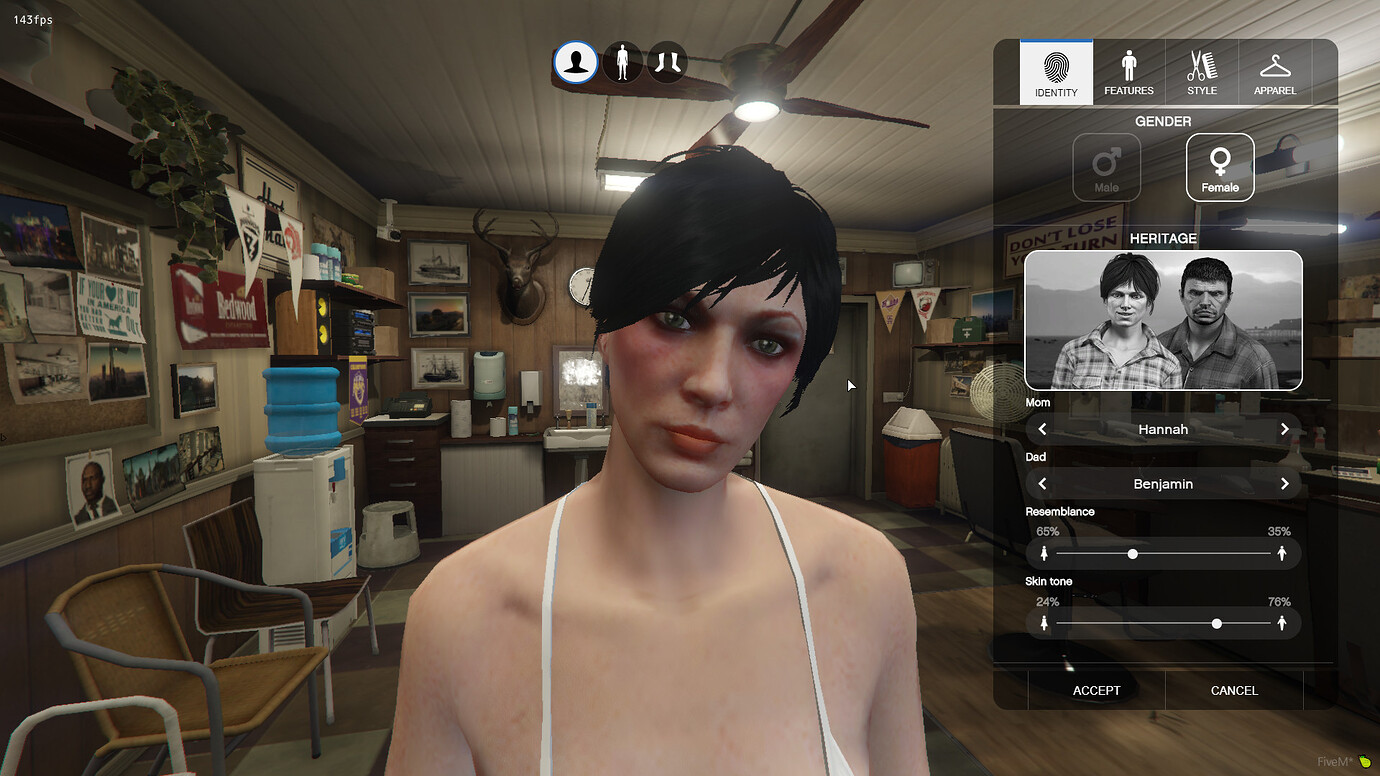This screenshot has height=776, width=1380.
Task: Click the Heritage parents portrait image
Action: pos(1163,320)
